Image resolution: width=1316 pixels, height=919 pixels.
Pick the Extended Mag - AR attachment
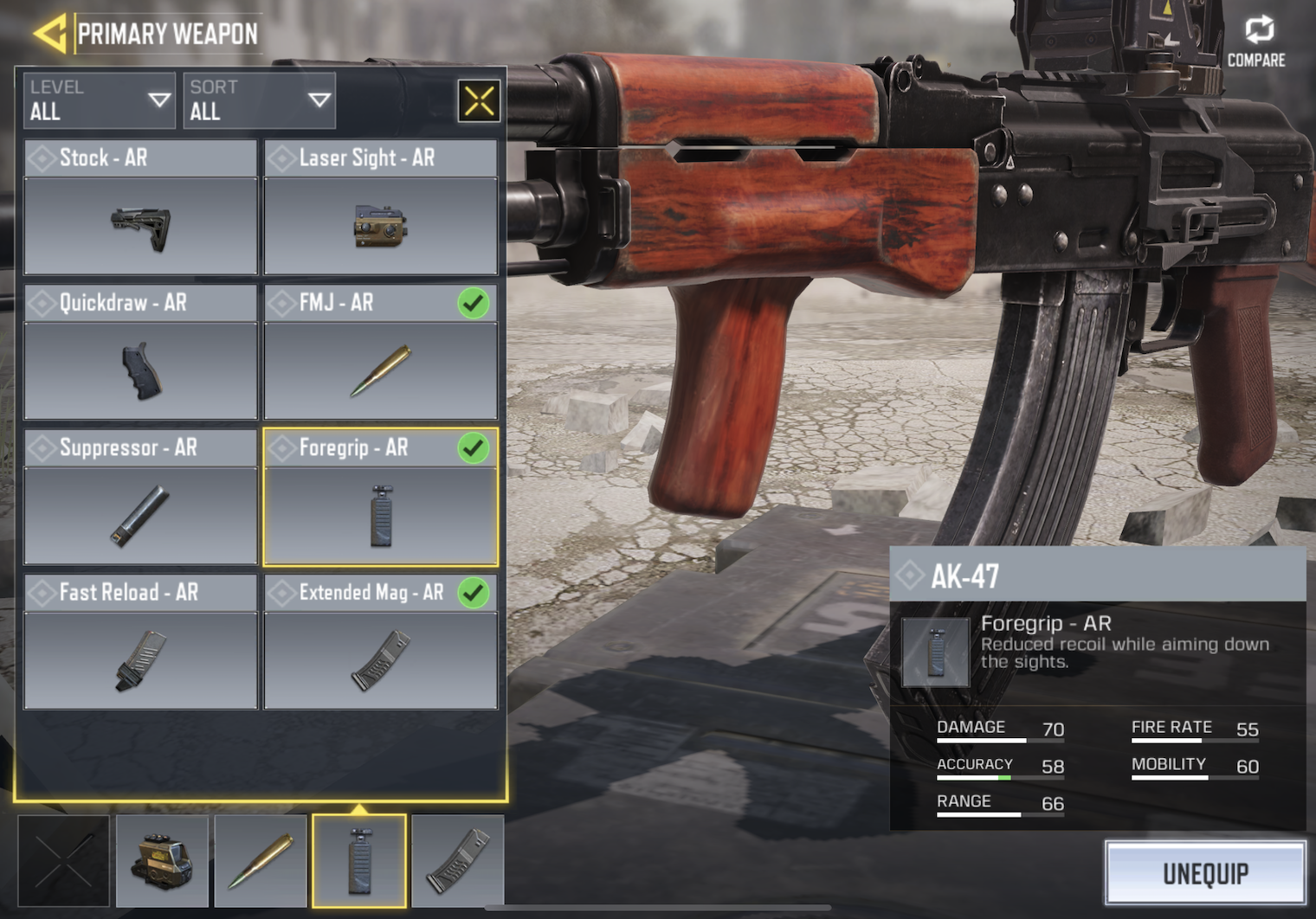(x=380, y=642)
